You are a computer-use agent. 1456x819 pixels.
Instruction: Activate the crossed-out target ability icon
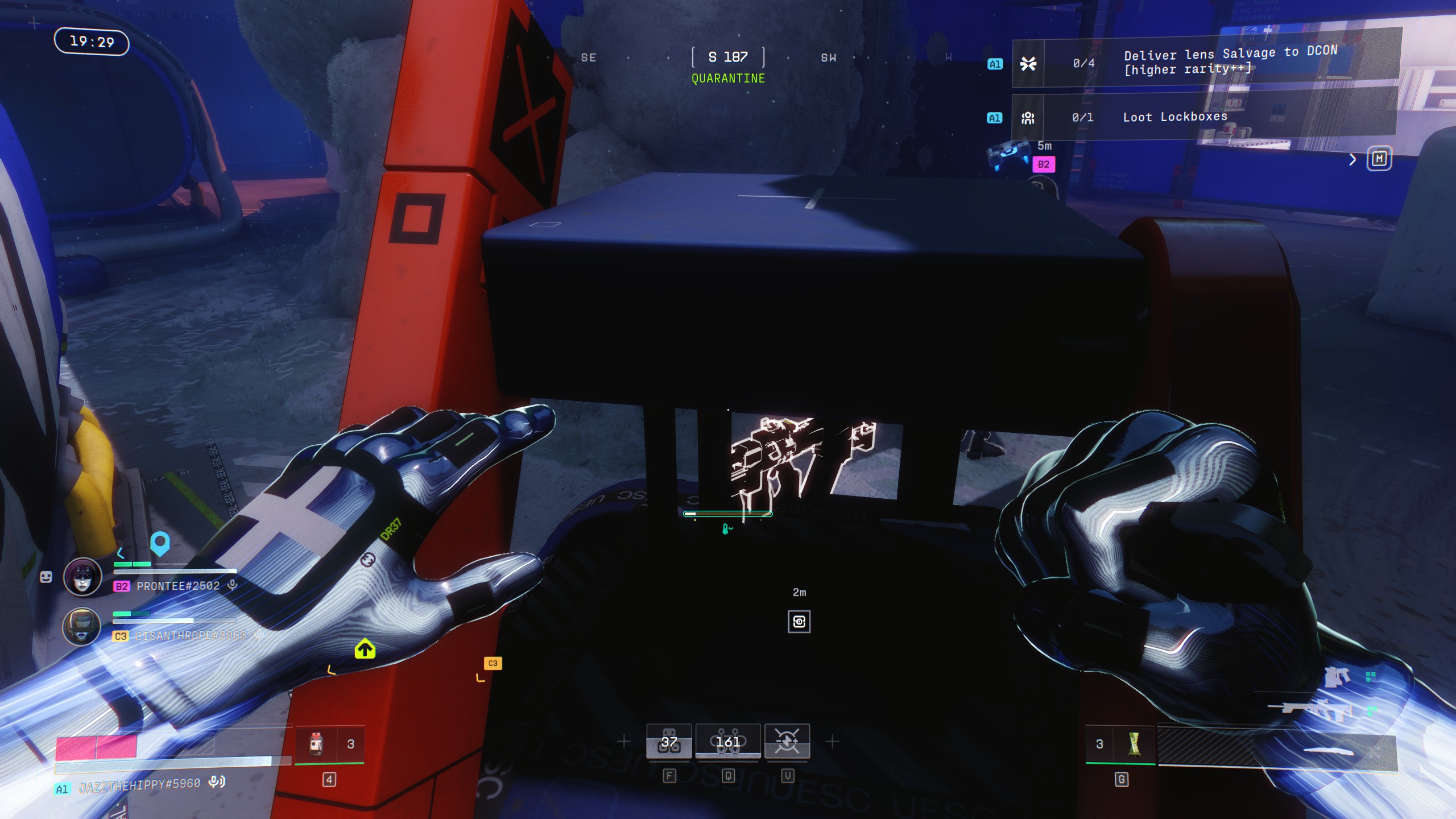click(x=787, y=742)
